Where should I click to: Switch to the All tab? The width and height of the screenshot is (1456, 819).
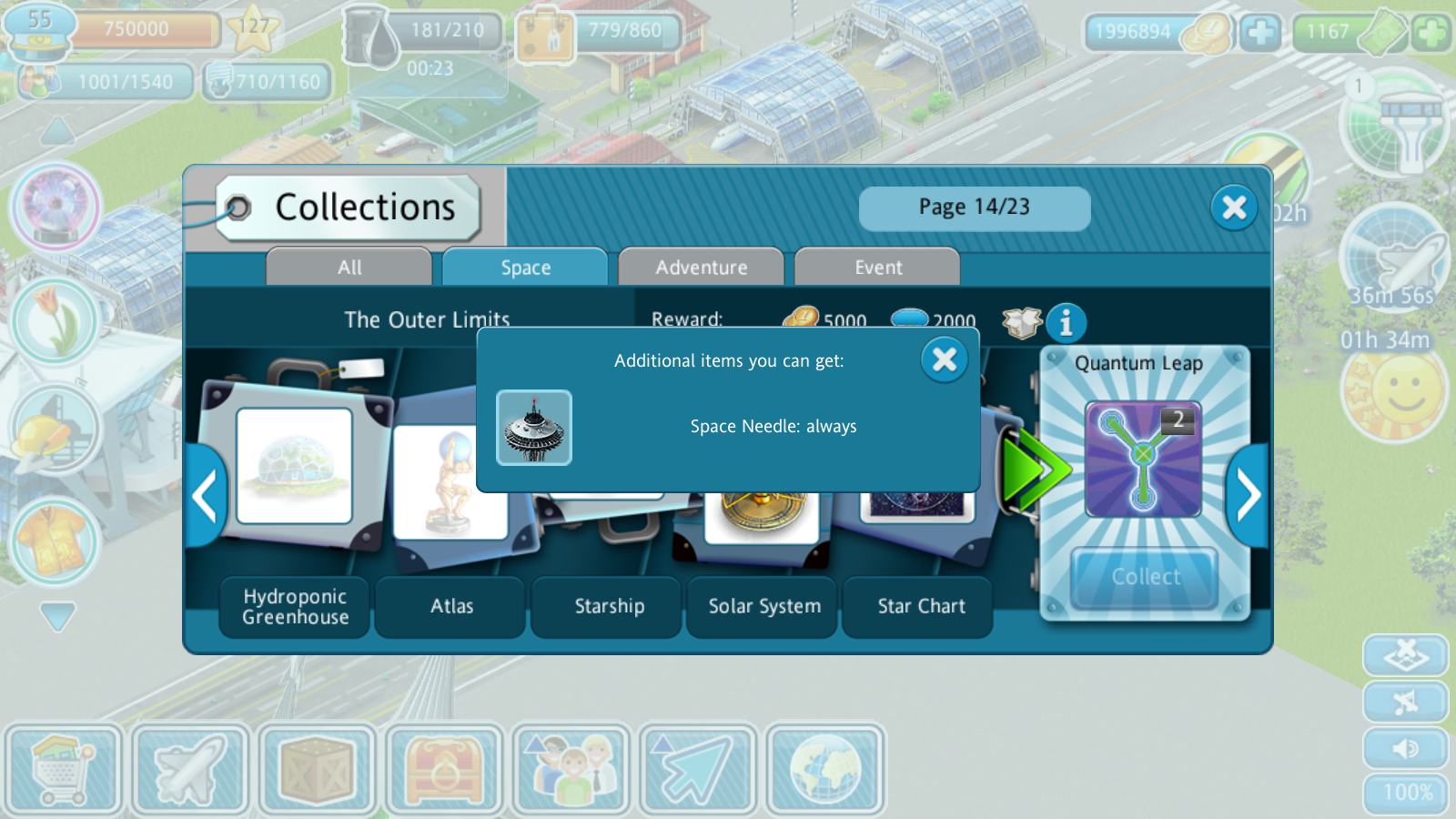[349, 268]
